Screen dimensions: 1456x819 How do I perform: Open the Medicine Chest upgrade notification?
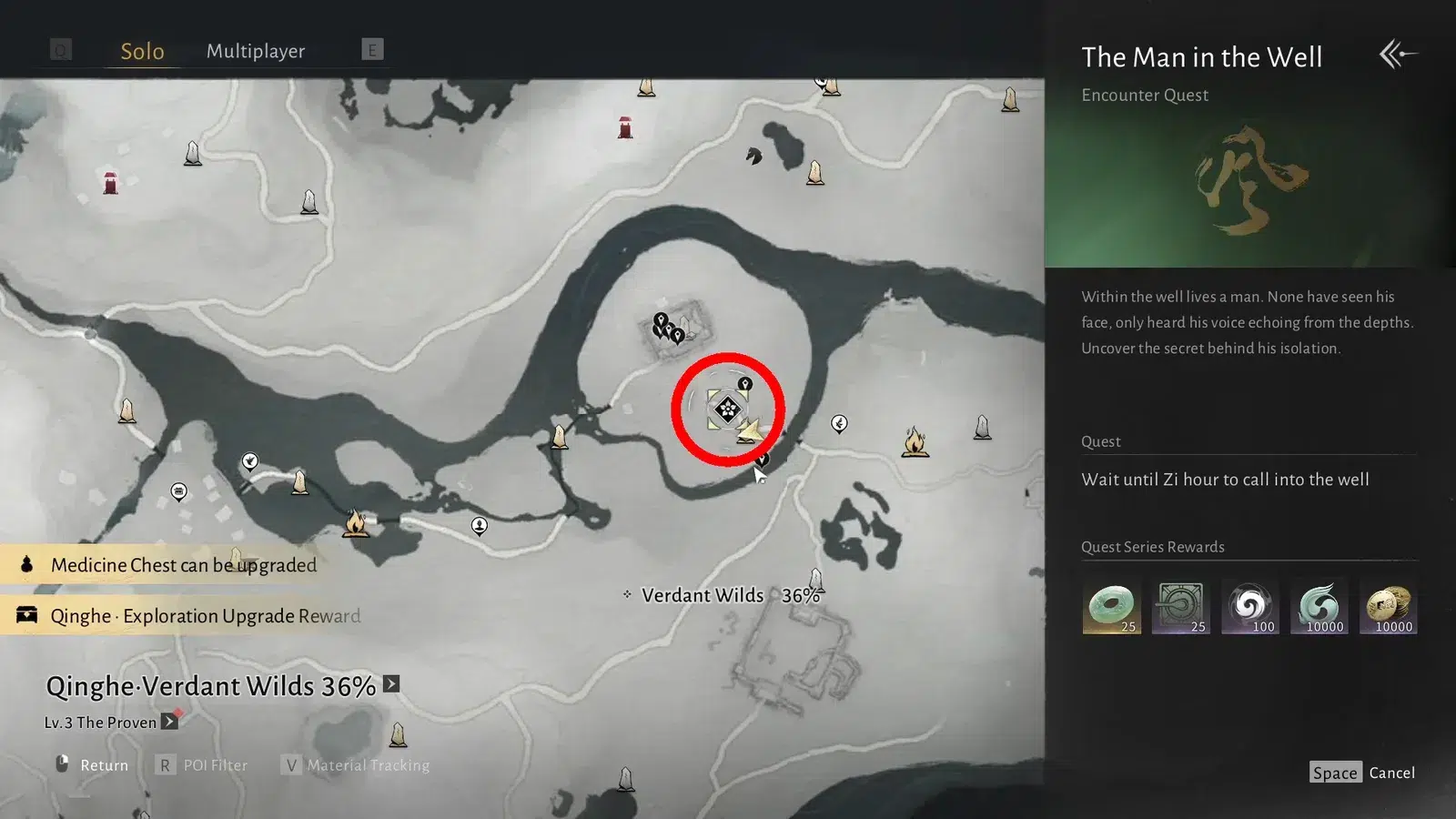pos(183,565)
